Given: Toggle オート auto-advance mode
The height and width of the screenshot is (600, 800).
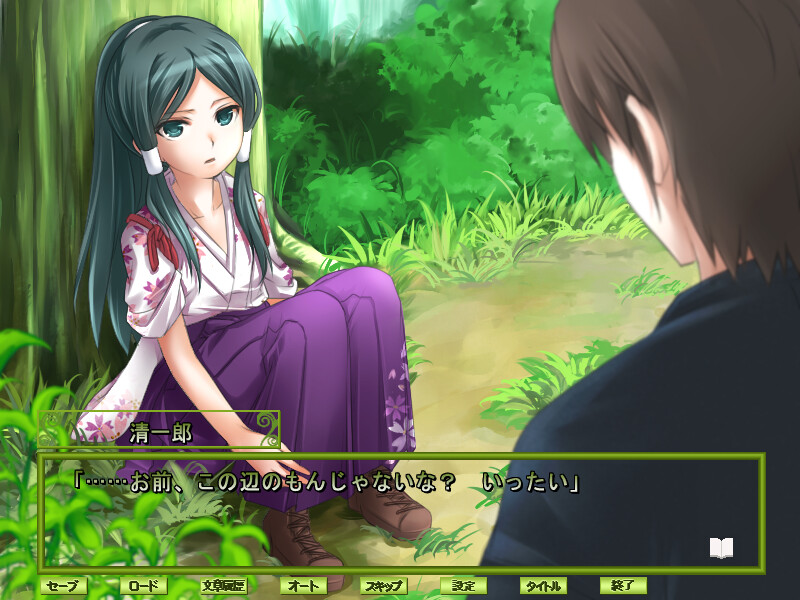Looking at the screenshot, I should [303, 586].
